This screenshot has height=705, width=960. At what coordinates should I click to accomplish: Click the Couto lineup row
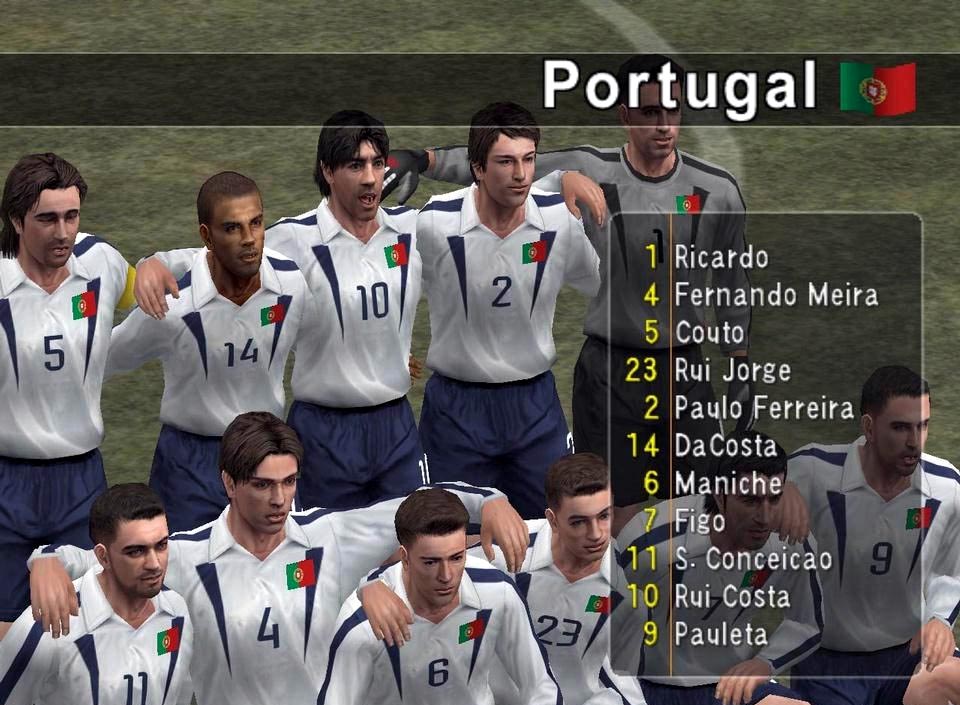(709, 332)
